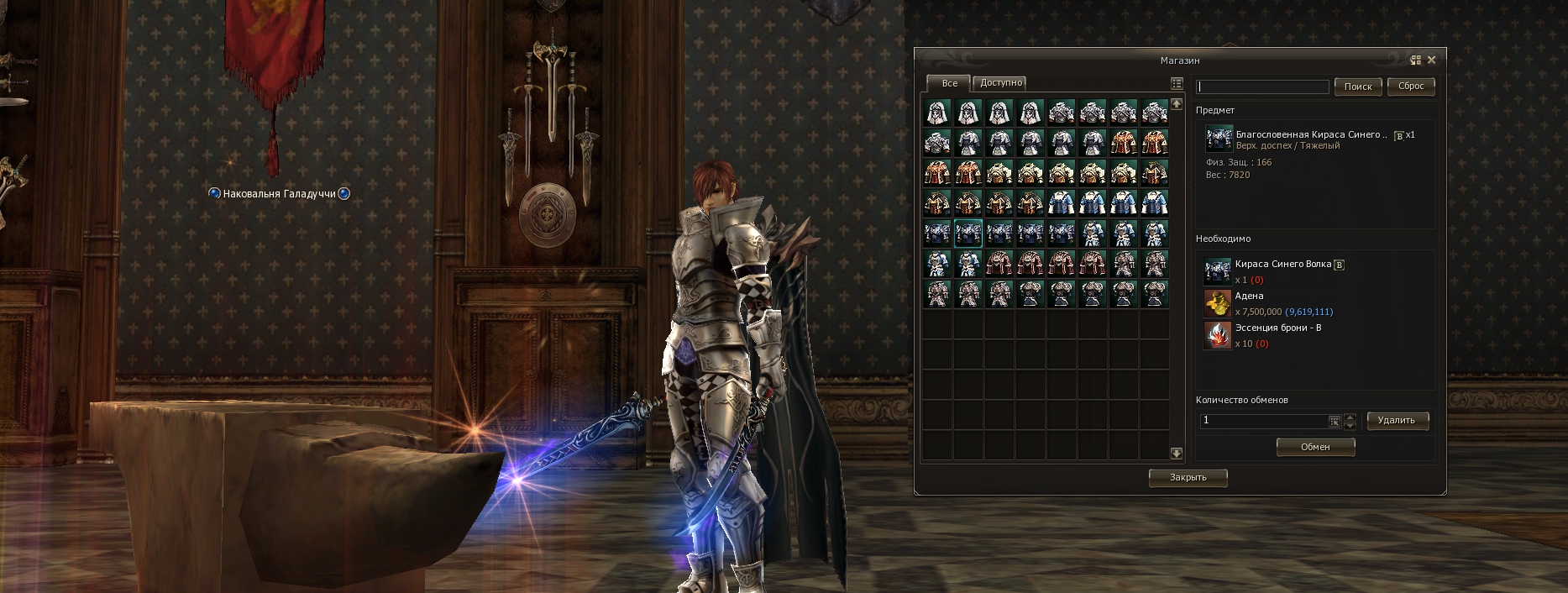Switch to the Все tab
This screenshot has width=1568, height=593.
(949, 83)
